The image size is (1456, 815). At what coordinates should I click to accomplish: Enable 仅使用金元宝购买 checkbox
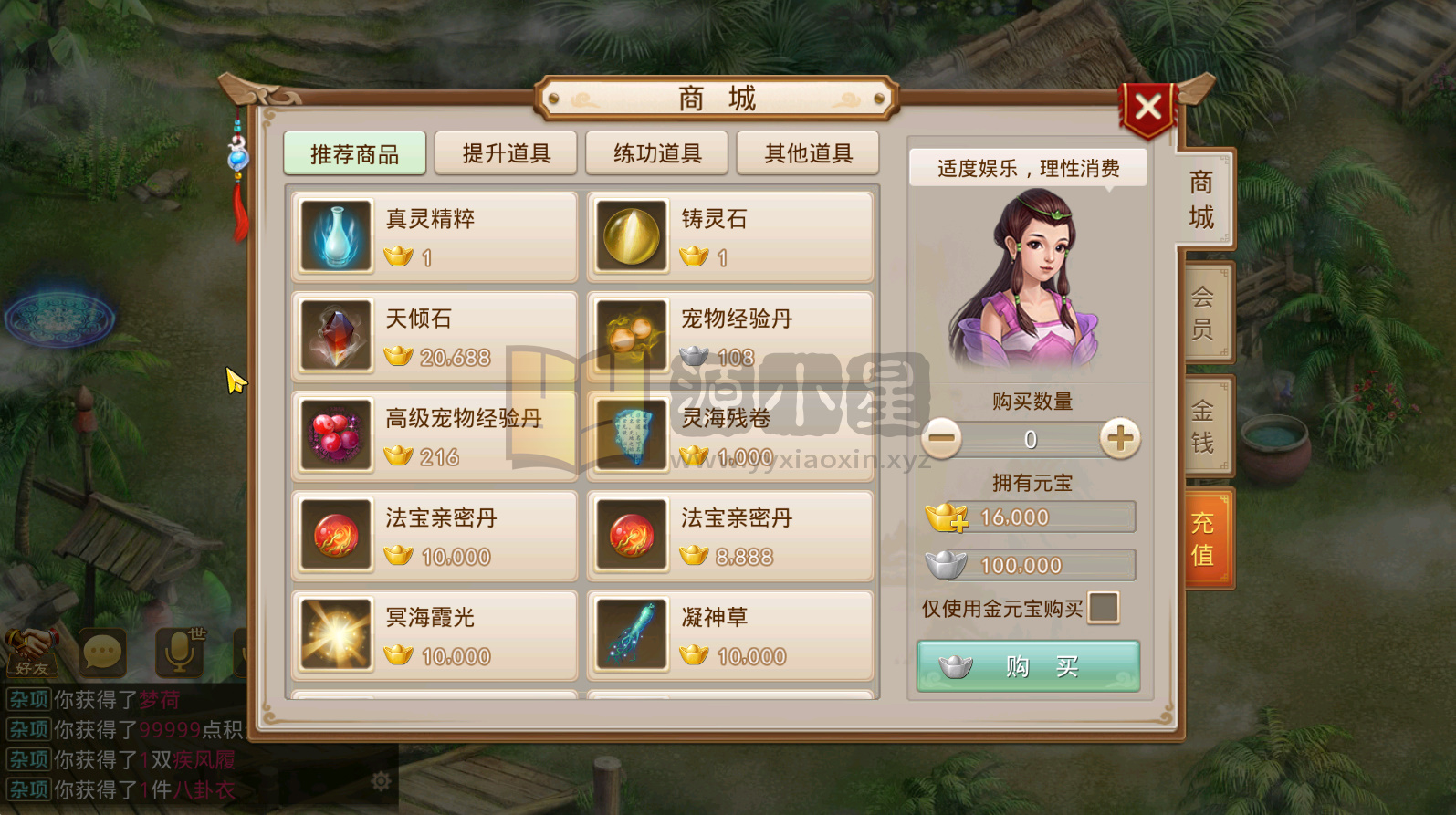[x=1104, y=609]
